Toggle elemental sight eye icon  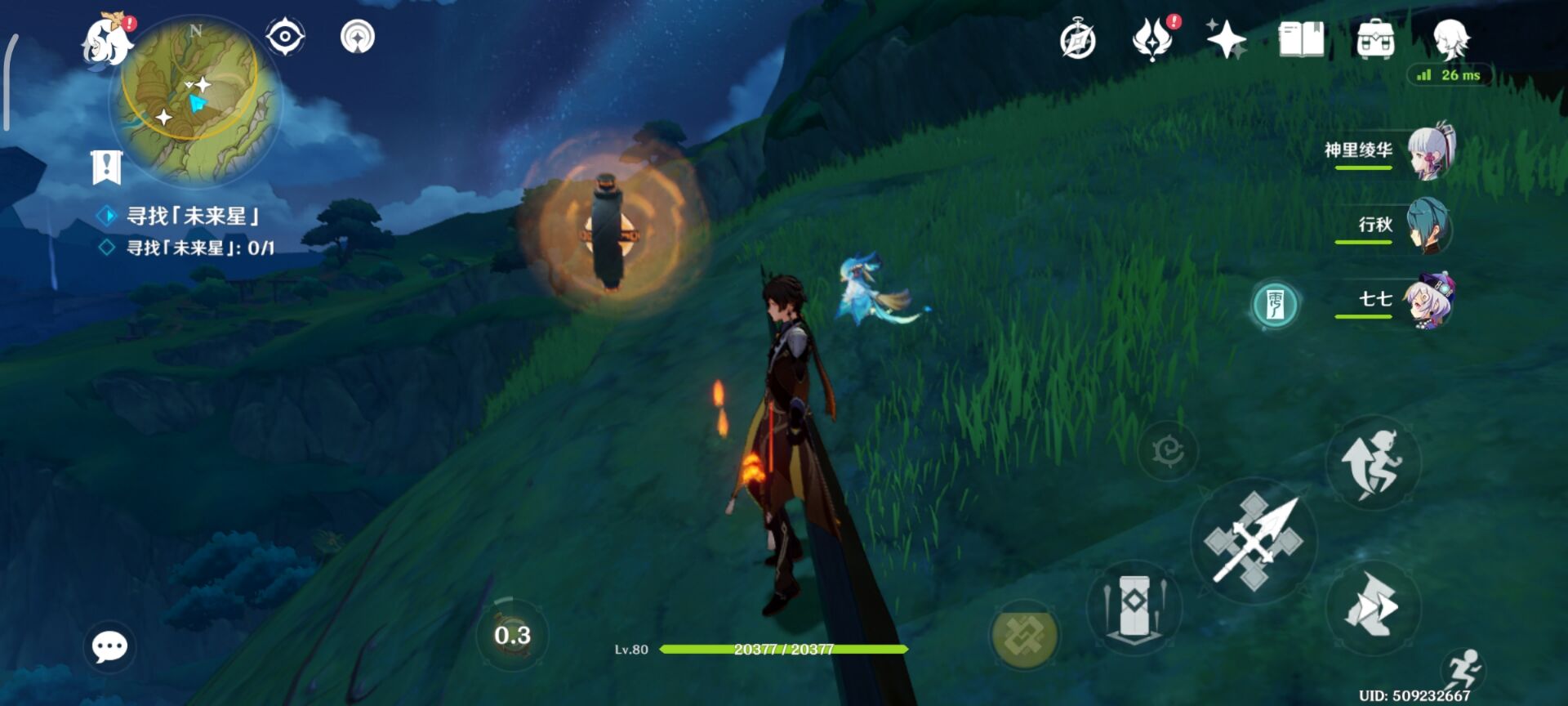pos(285,37)
